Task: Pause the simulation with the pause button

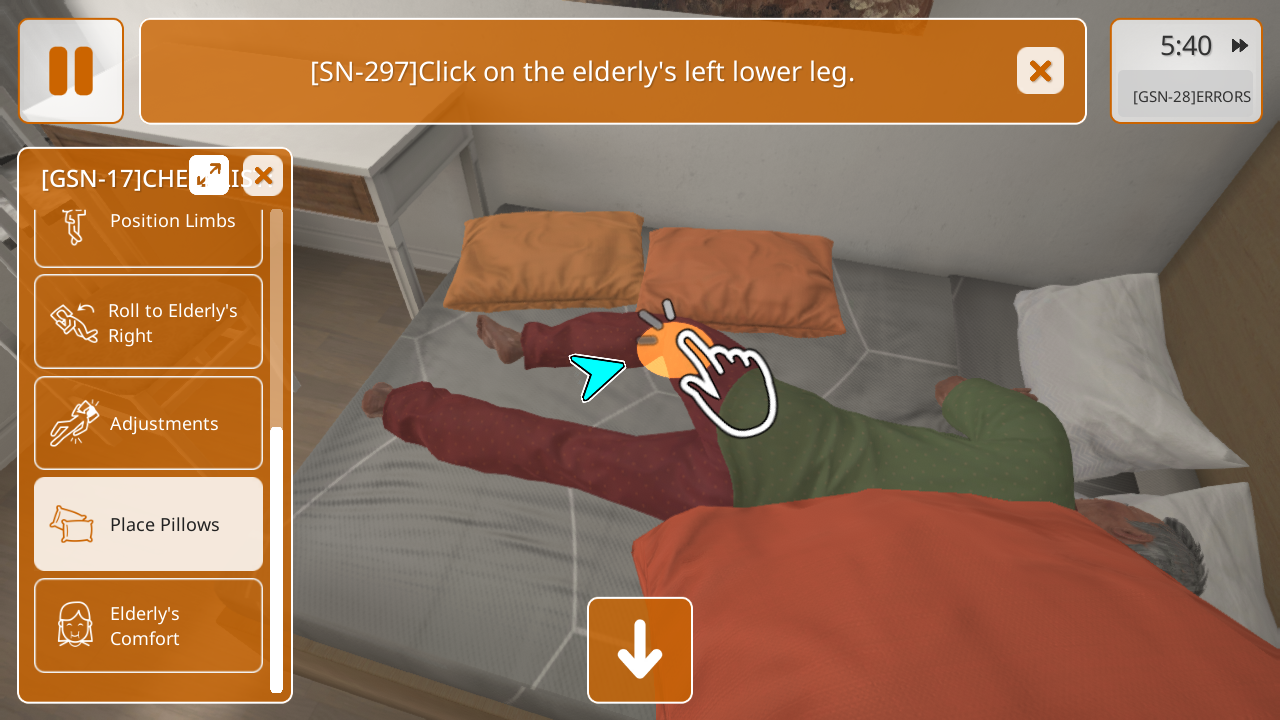Action: coord(71,71)
